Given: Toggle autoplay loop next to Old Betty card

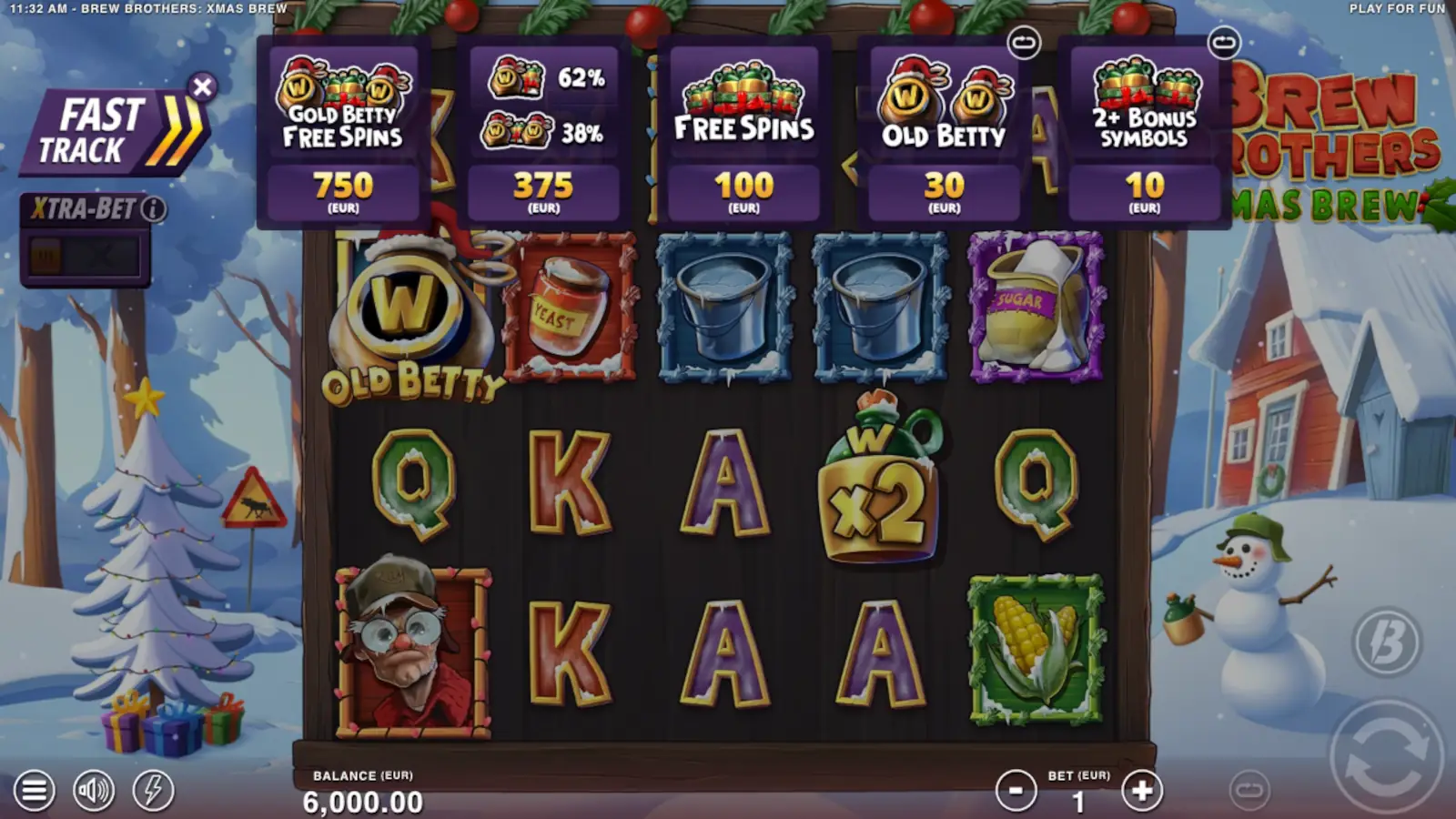Looking at the screenshot, I should click(1026, 41).
